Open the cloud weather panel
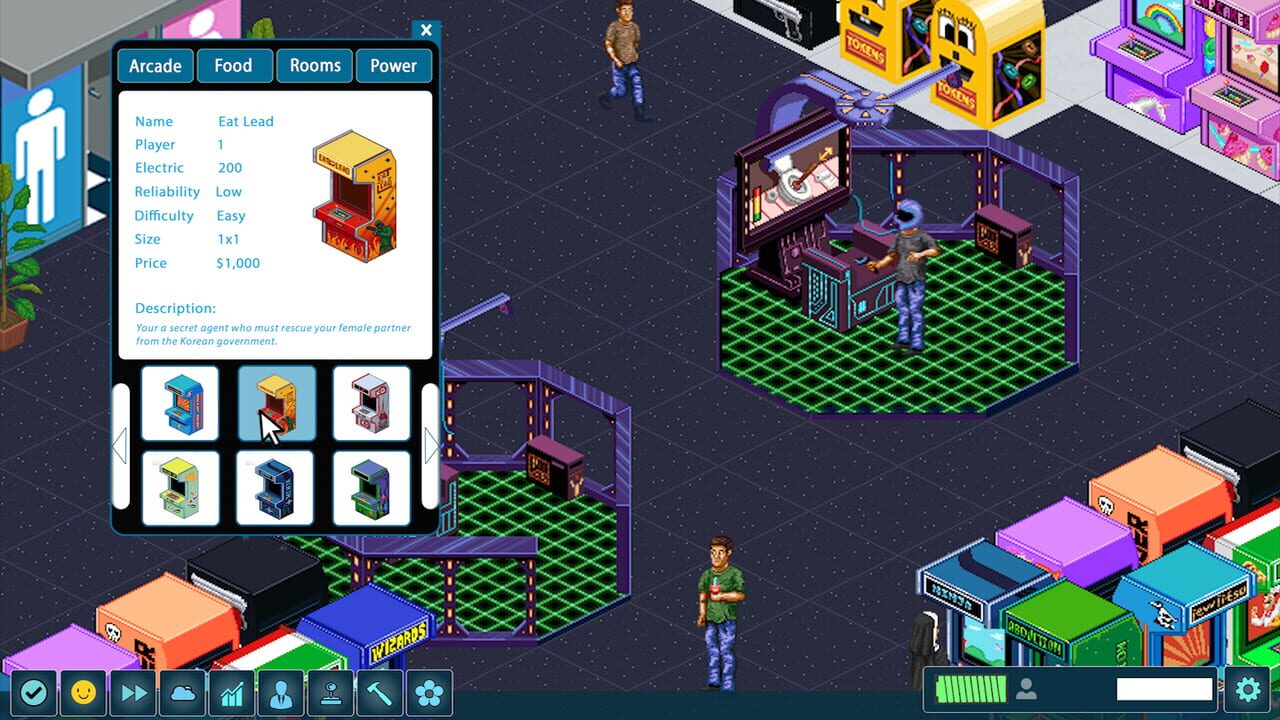Screen dimensions: 1280x720 pos(182,691)
